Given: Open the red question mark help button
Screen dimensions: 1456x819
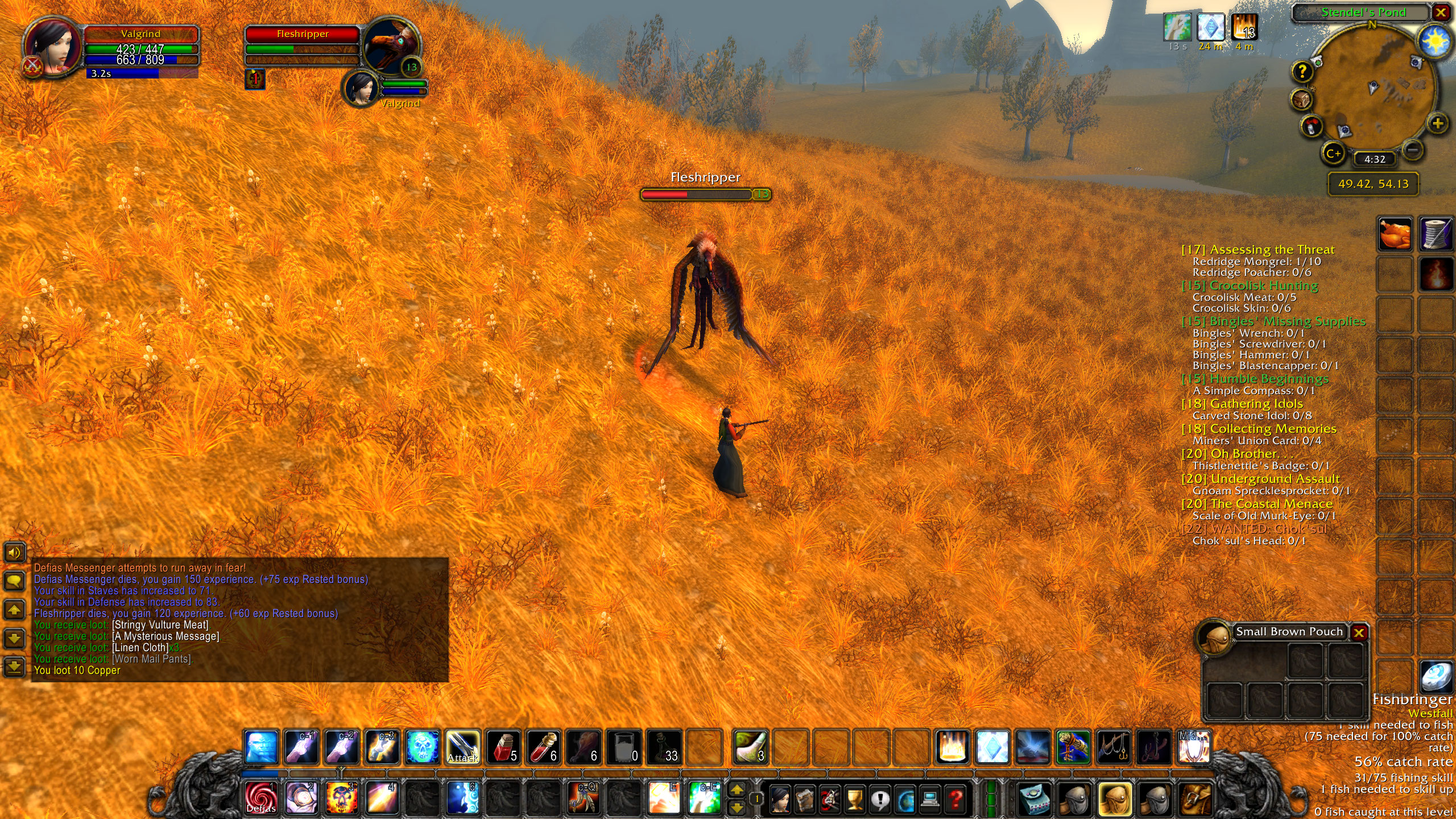Looking at the screenshot, I should (x=955, y=799).
